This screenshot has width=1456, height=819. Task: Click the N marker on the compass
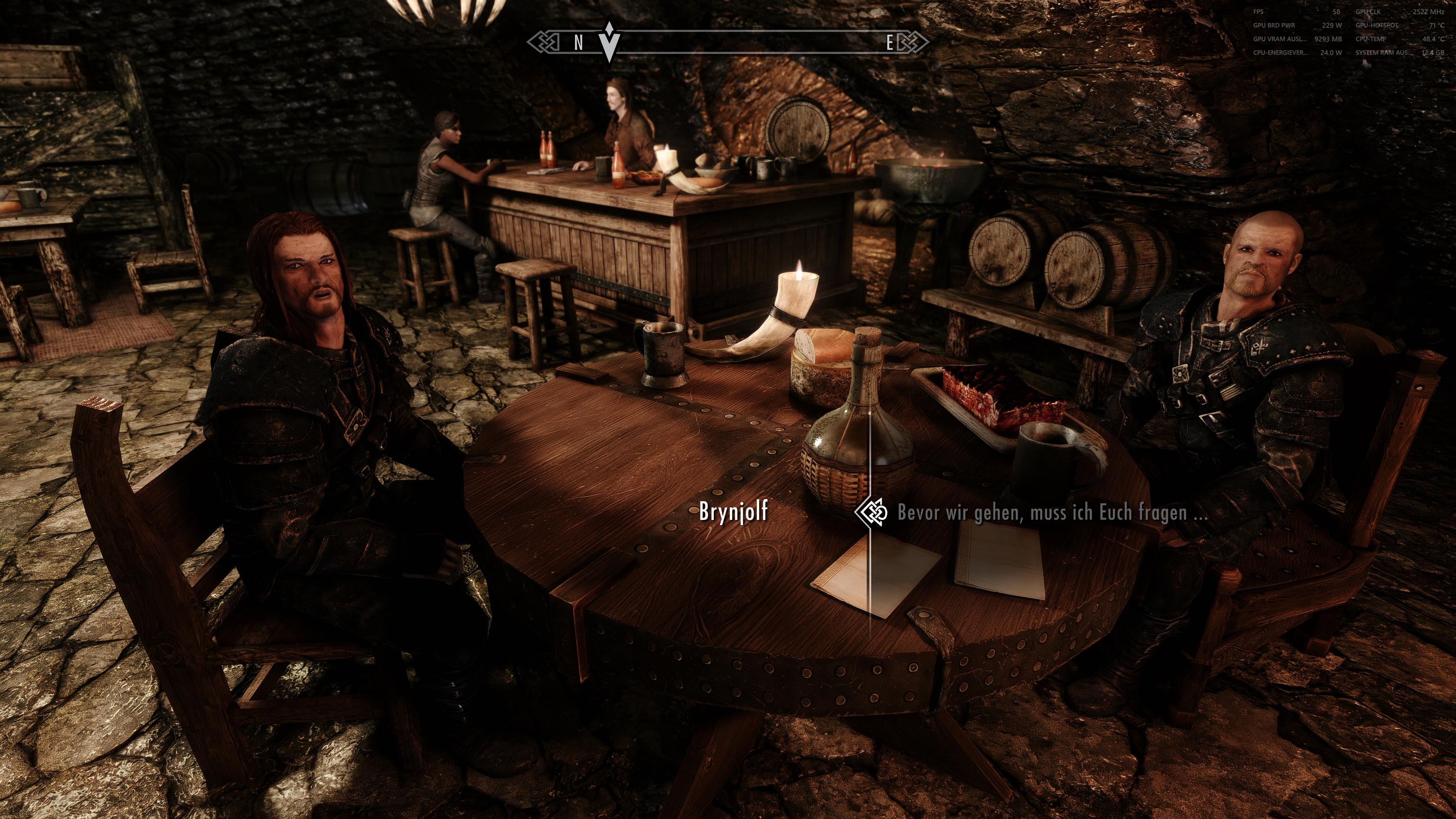(x=578, y=42)
